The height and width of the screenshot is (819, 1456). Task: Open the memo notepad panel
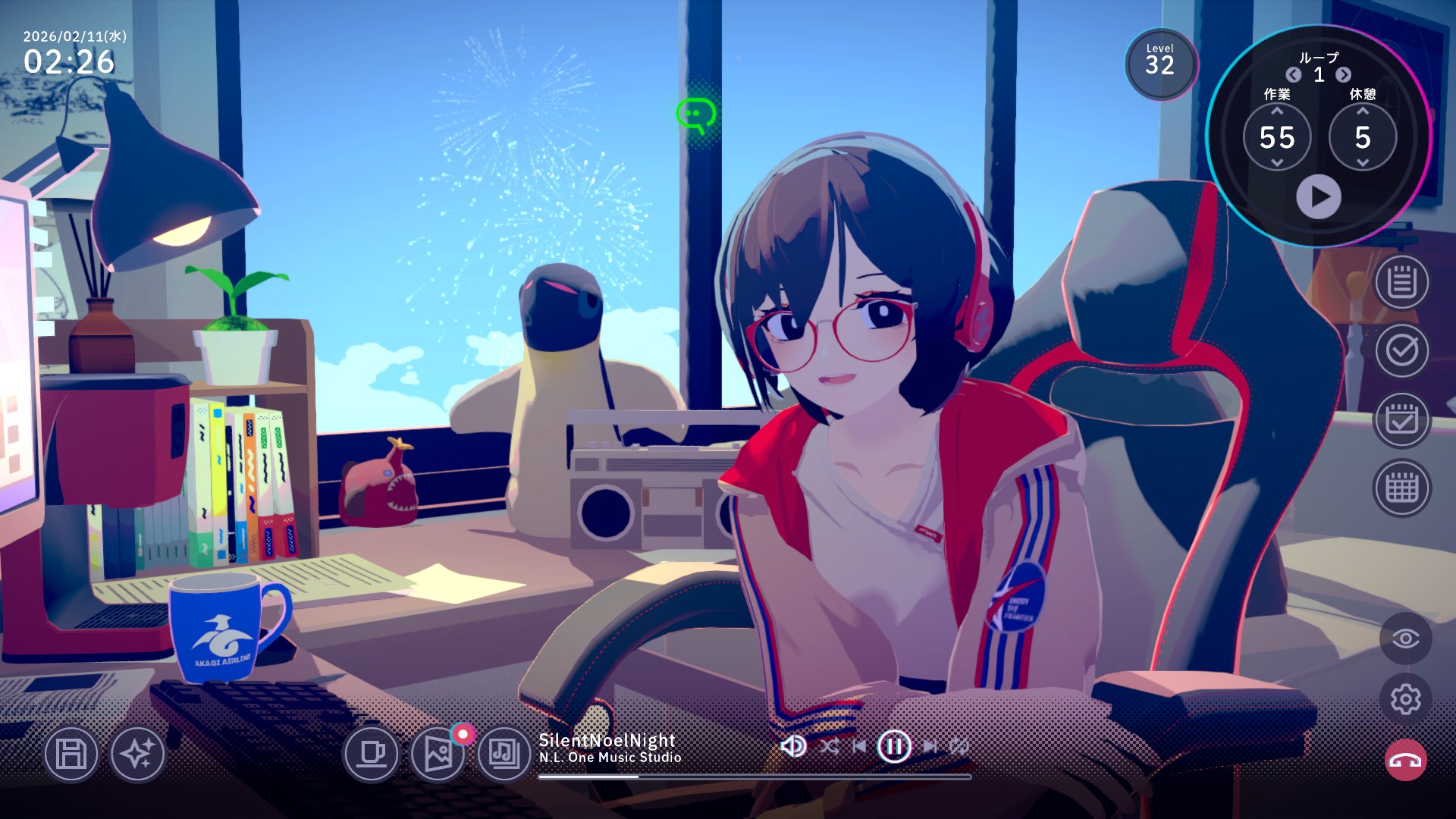pos(1401,283)
